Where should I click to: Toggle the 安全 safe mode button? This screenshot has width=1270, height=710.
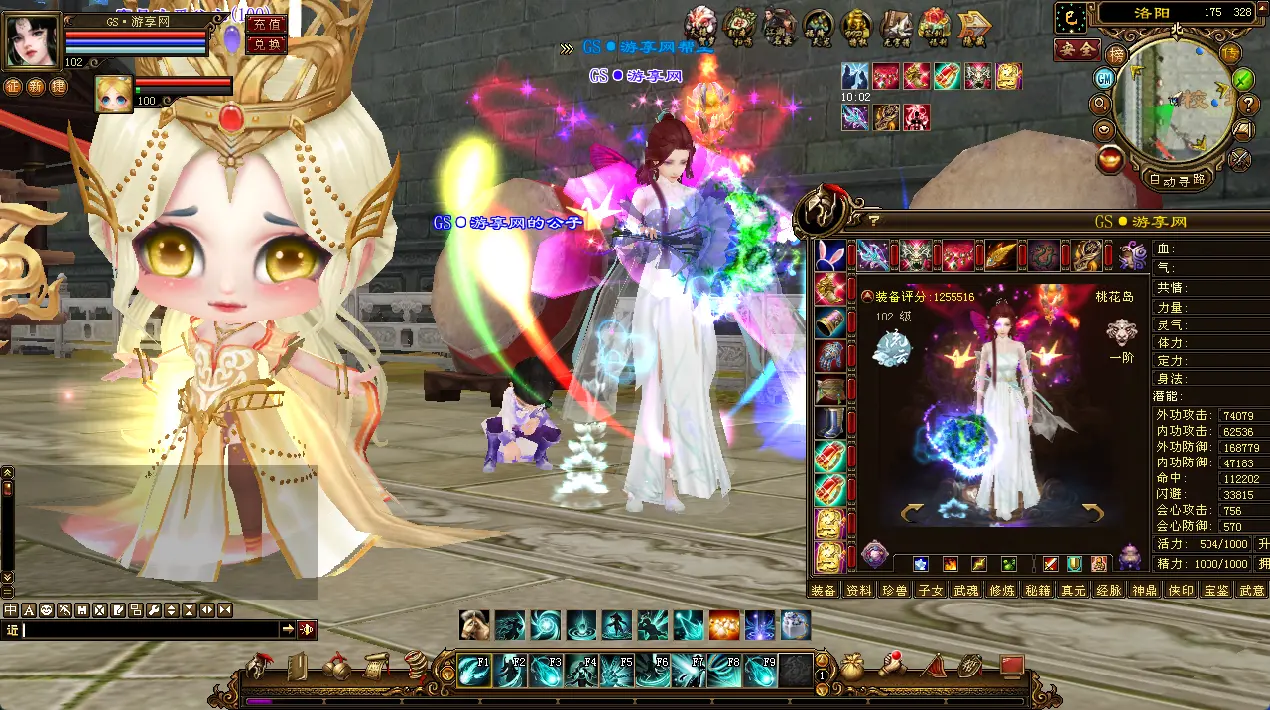1077,49
